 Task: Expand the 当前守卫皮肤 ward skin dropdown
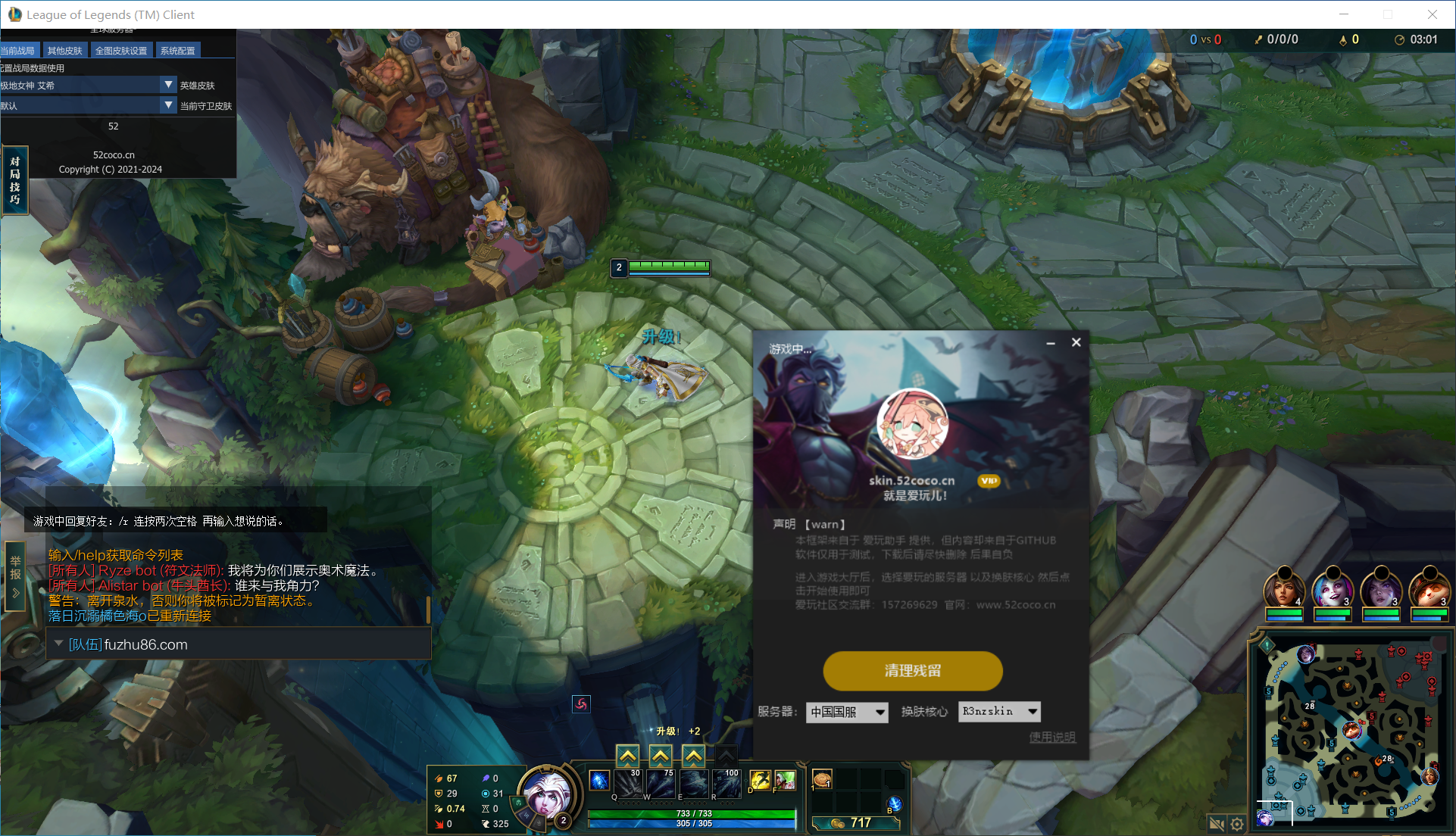[x=168, y=105]
